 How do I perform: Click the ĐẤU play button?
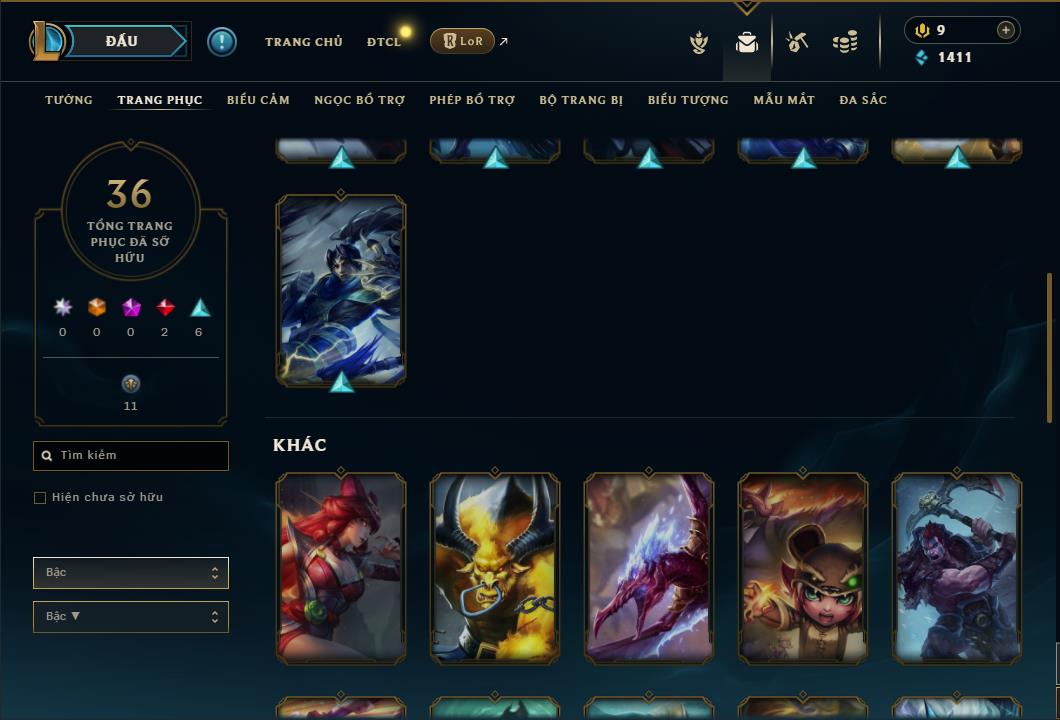pyautogui.click(x=121, y=41)
